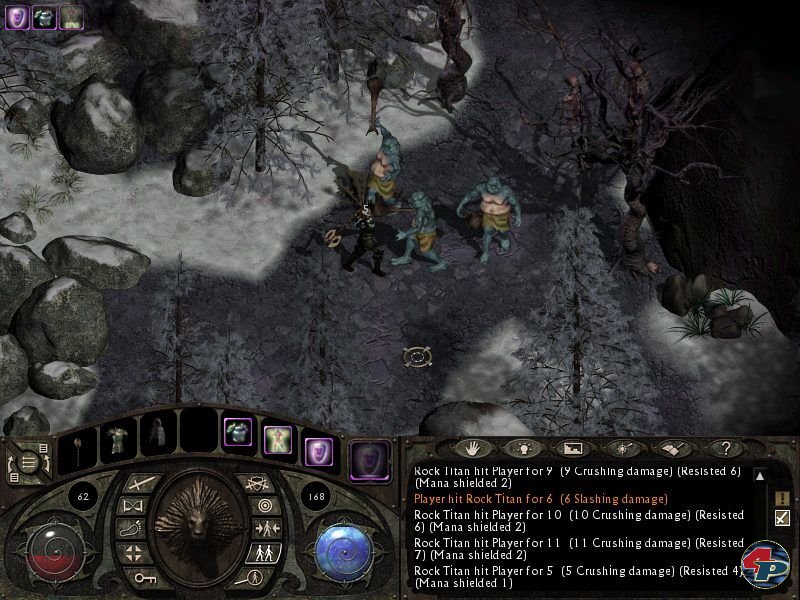Toggle the sword checkbox combat log filter
Screen dimensions: 800x600
point(782,517)
